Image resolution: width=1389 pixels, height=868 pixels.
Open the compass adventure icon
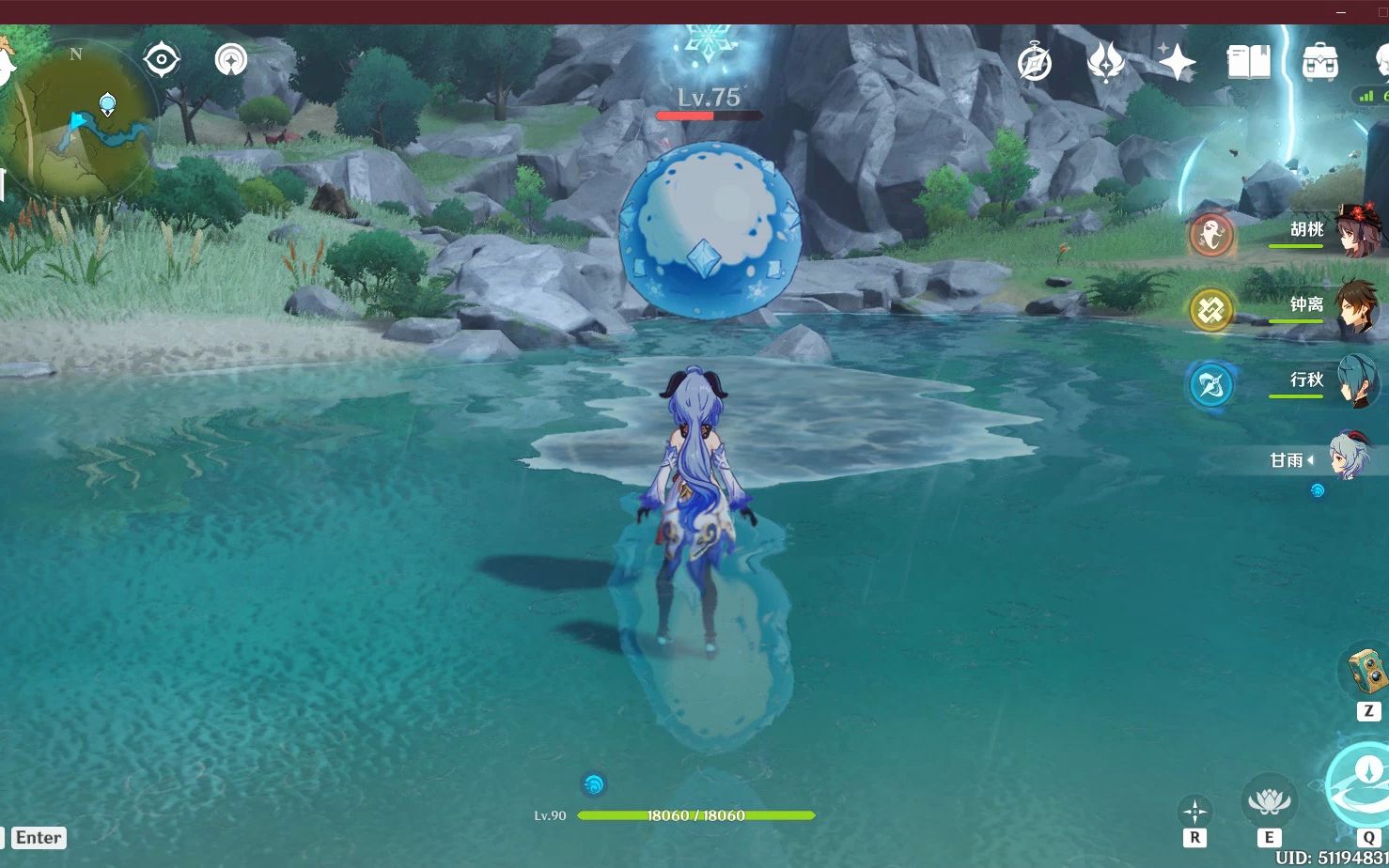[1035, 64]
